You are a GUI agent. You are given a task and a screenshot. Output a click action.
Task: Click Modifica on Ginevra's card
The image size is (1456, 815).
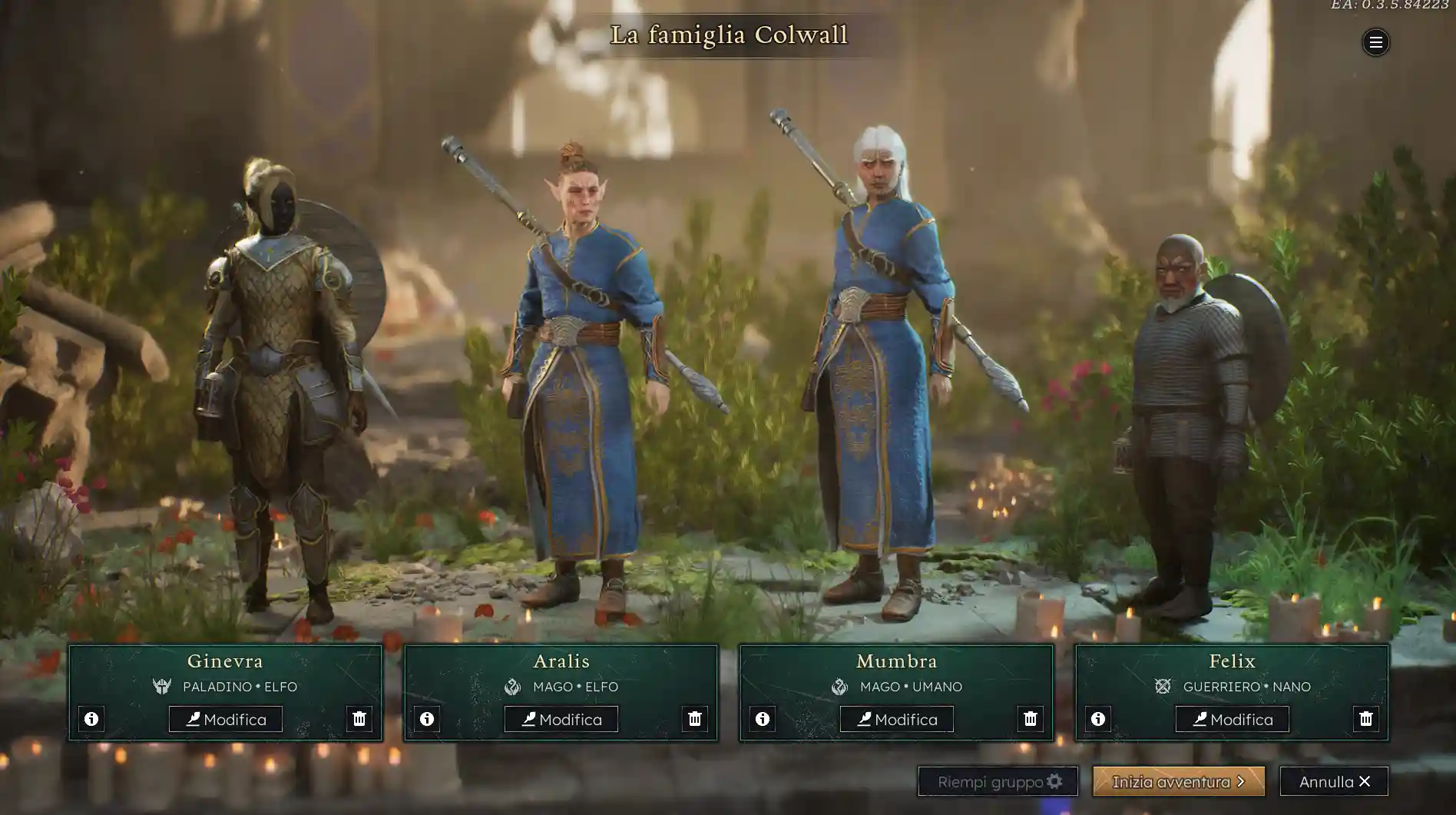coord(226,719)
